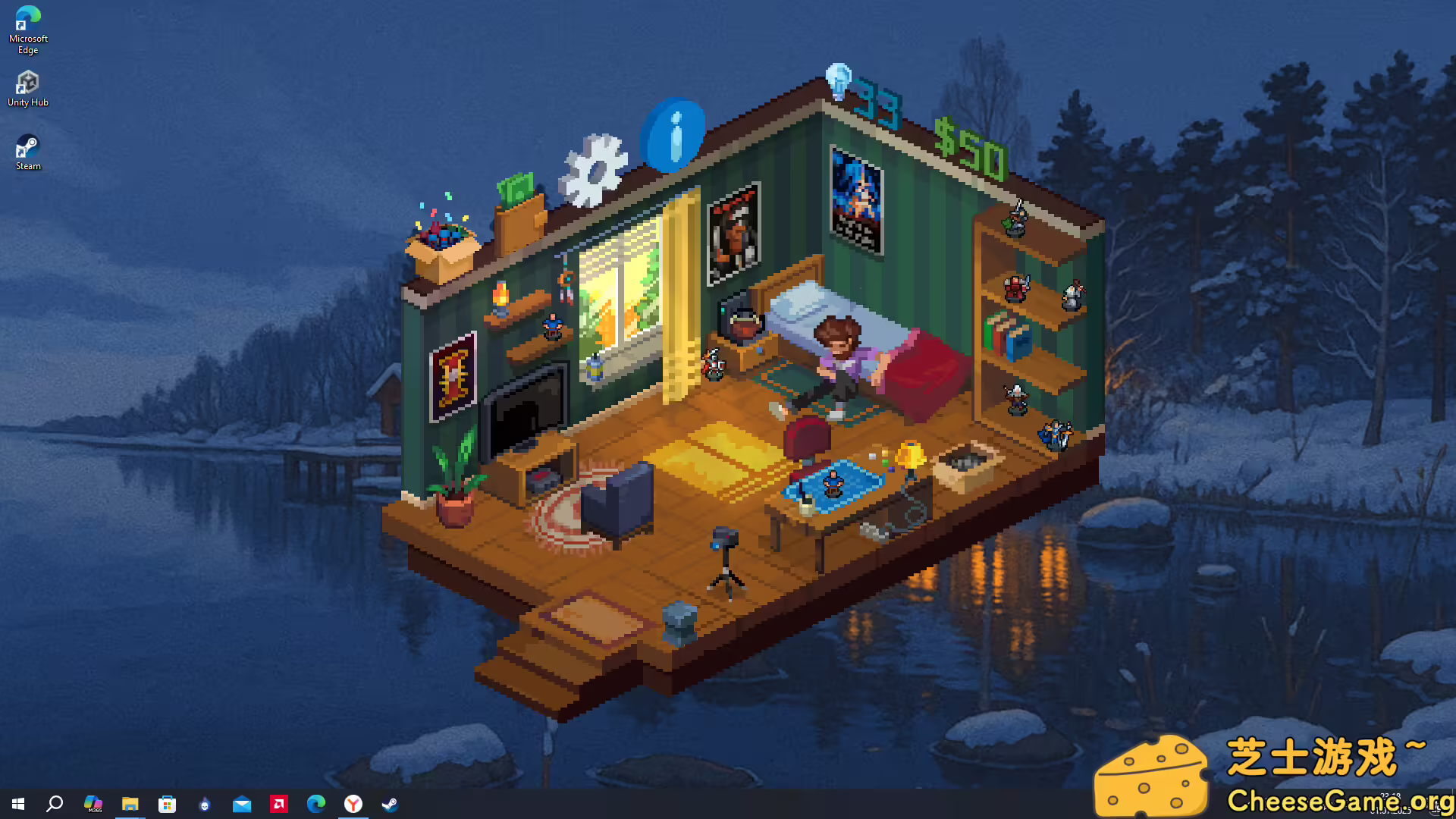This screenshot has width=1456, height=819.
Task: Open Unity Hub from the desktop
Action: pos(28,83)
